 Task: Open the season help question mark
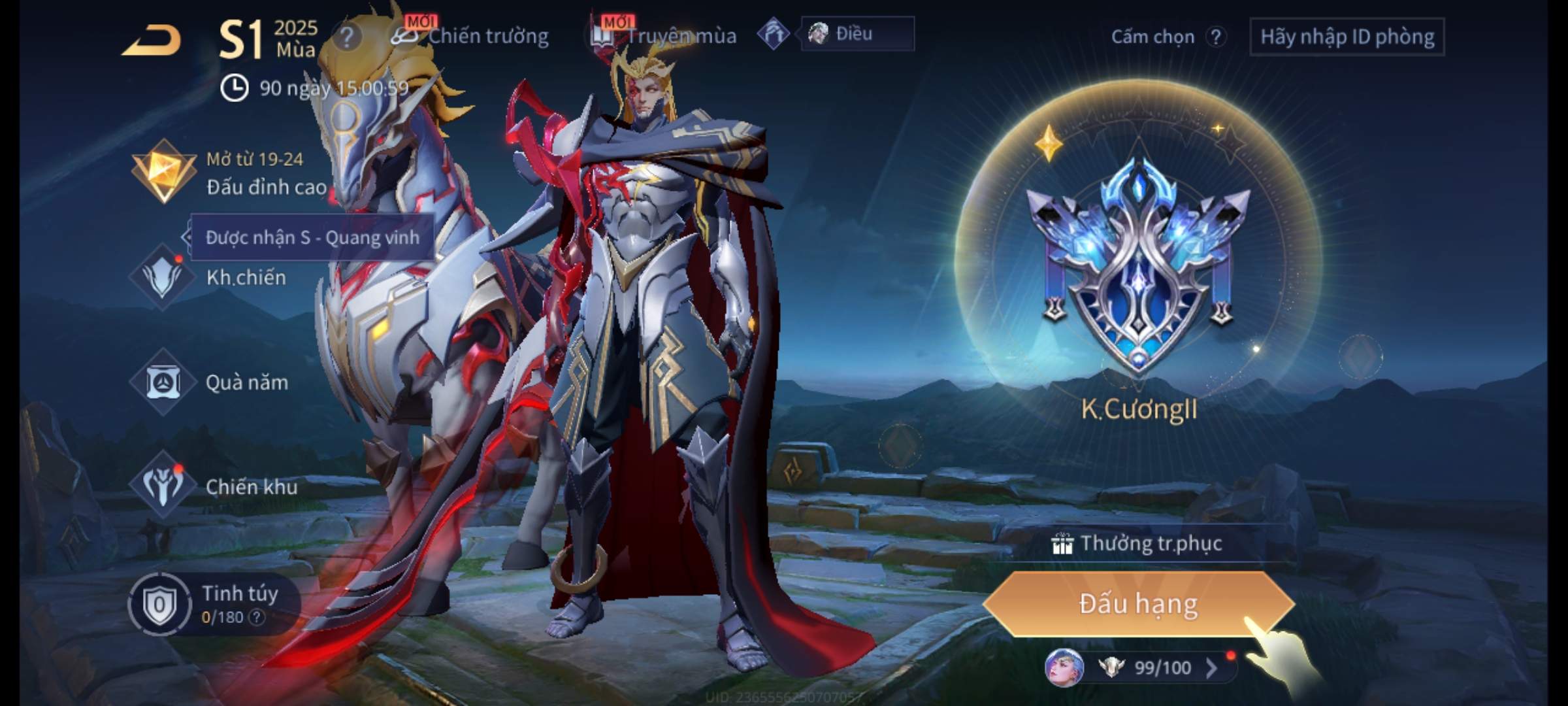click(346, 37)
